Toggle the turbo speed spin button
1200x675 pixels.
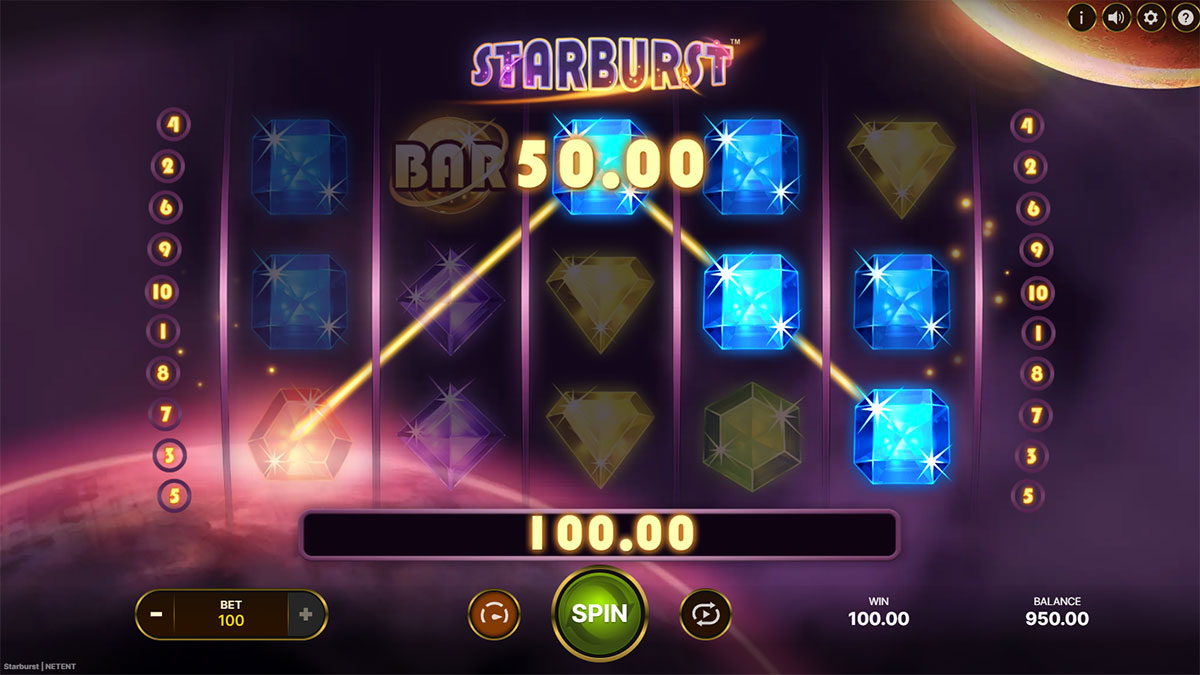coord(494,614)
